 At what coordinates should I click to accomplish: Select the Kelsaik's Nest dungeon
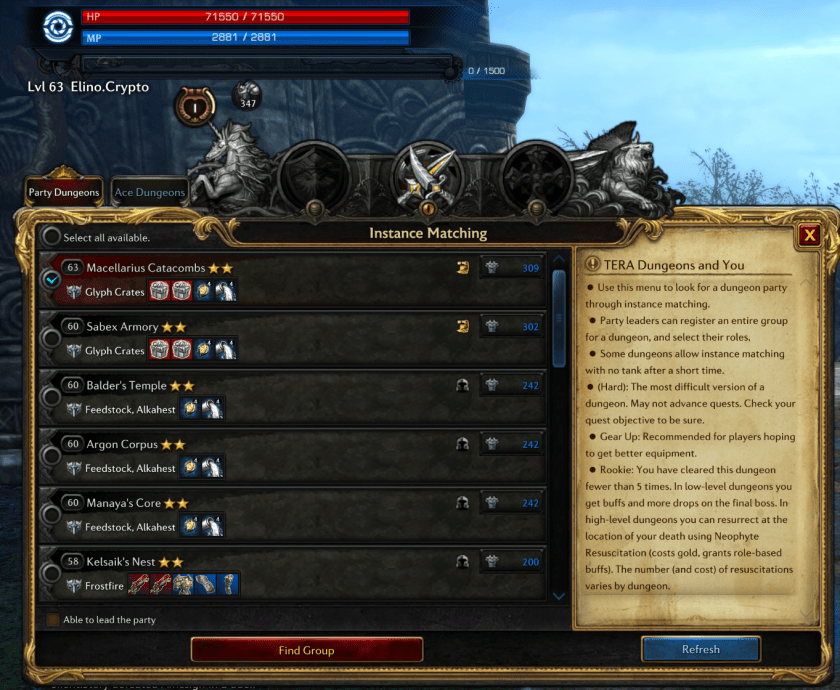[x=50, y=573]
